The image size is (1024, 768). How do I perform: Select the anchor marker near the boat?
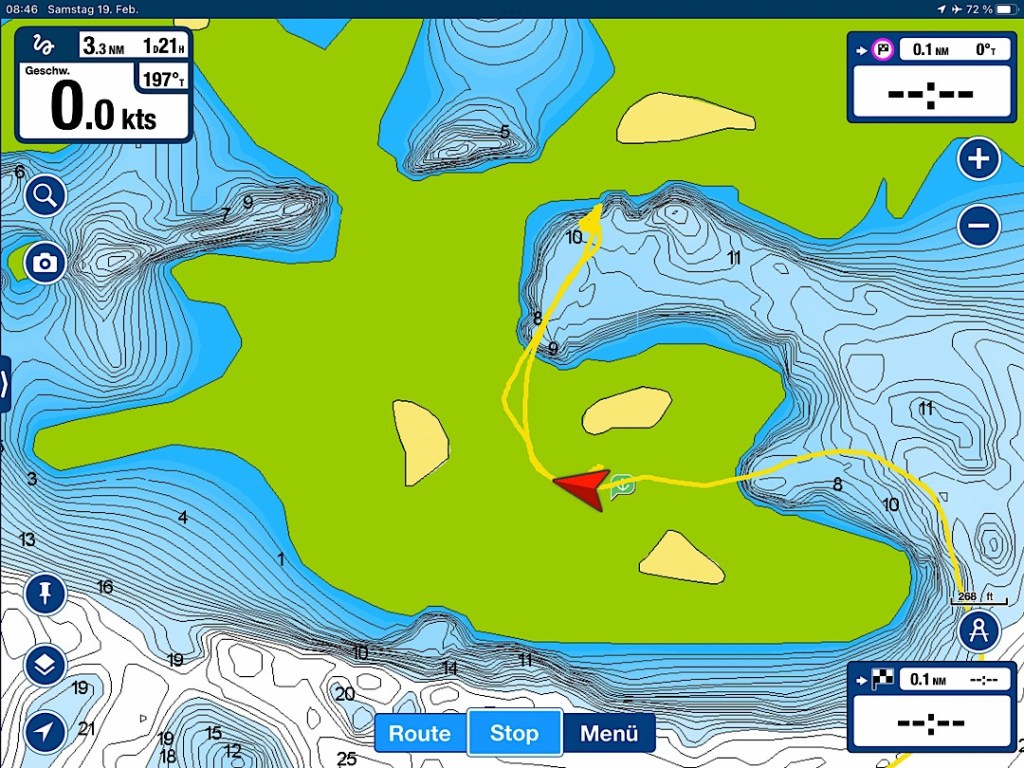(622, 487)
